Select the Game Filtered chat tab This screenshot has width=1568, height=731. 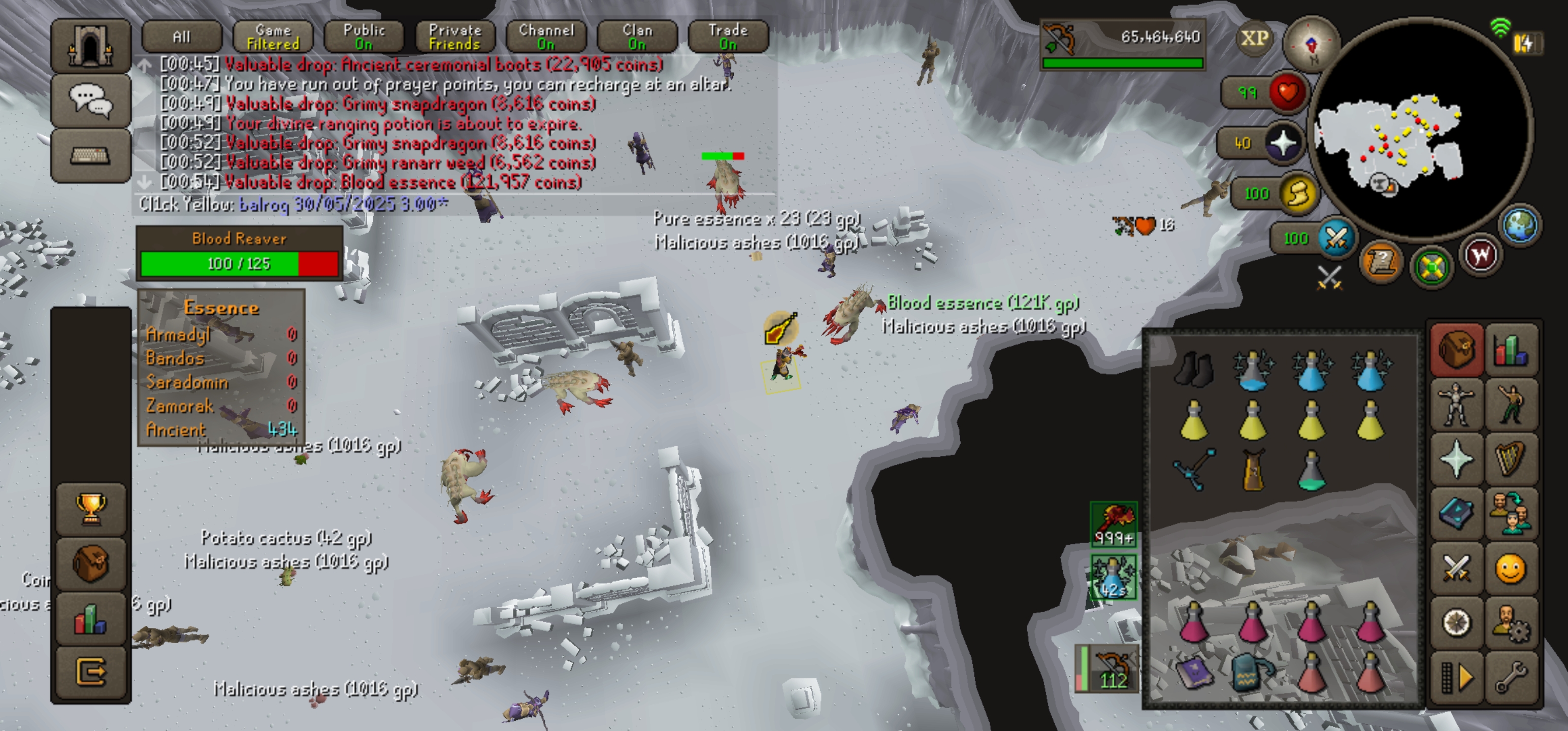[273, 37]
